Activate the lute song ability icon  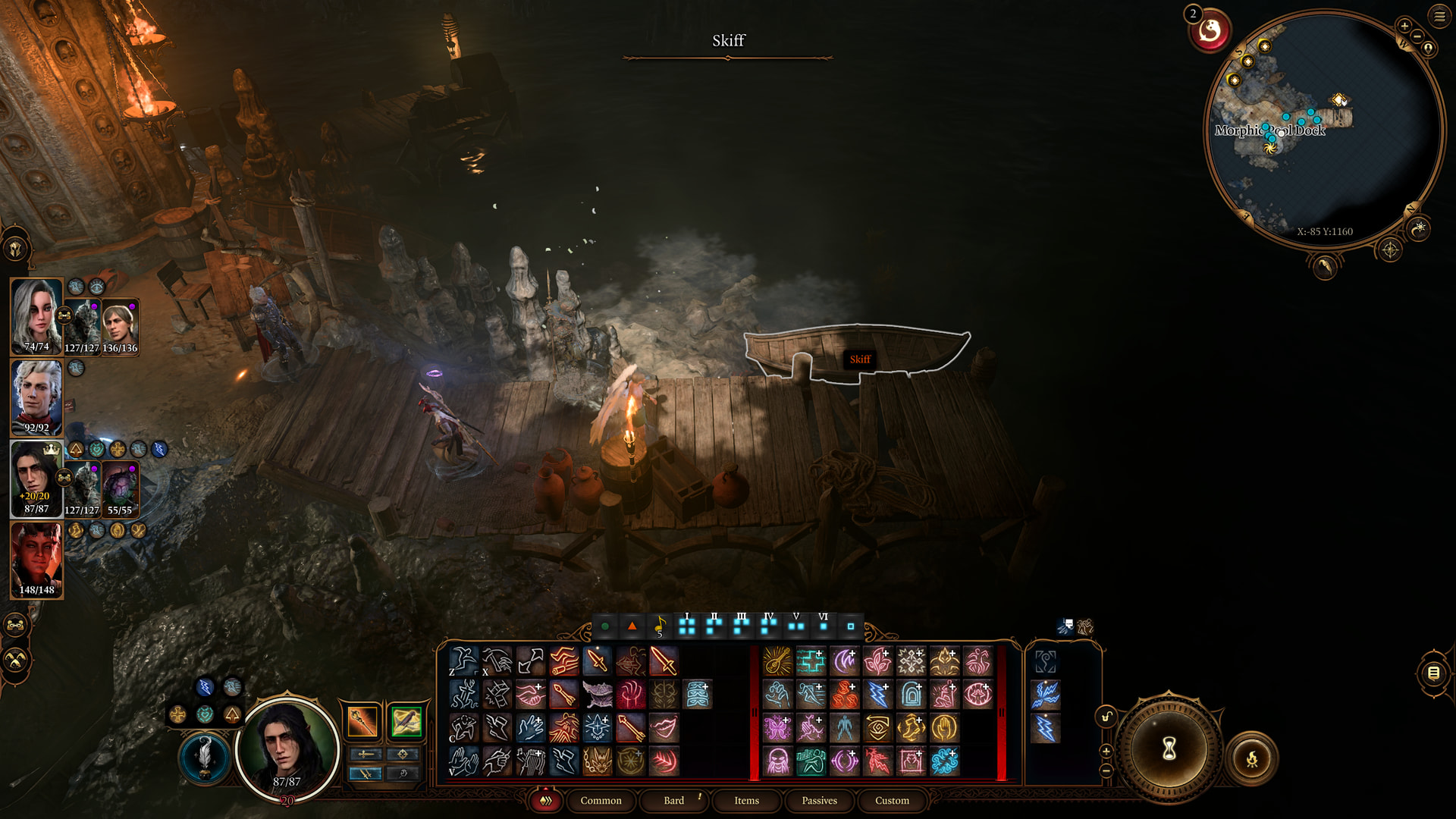777,661
